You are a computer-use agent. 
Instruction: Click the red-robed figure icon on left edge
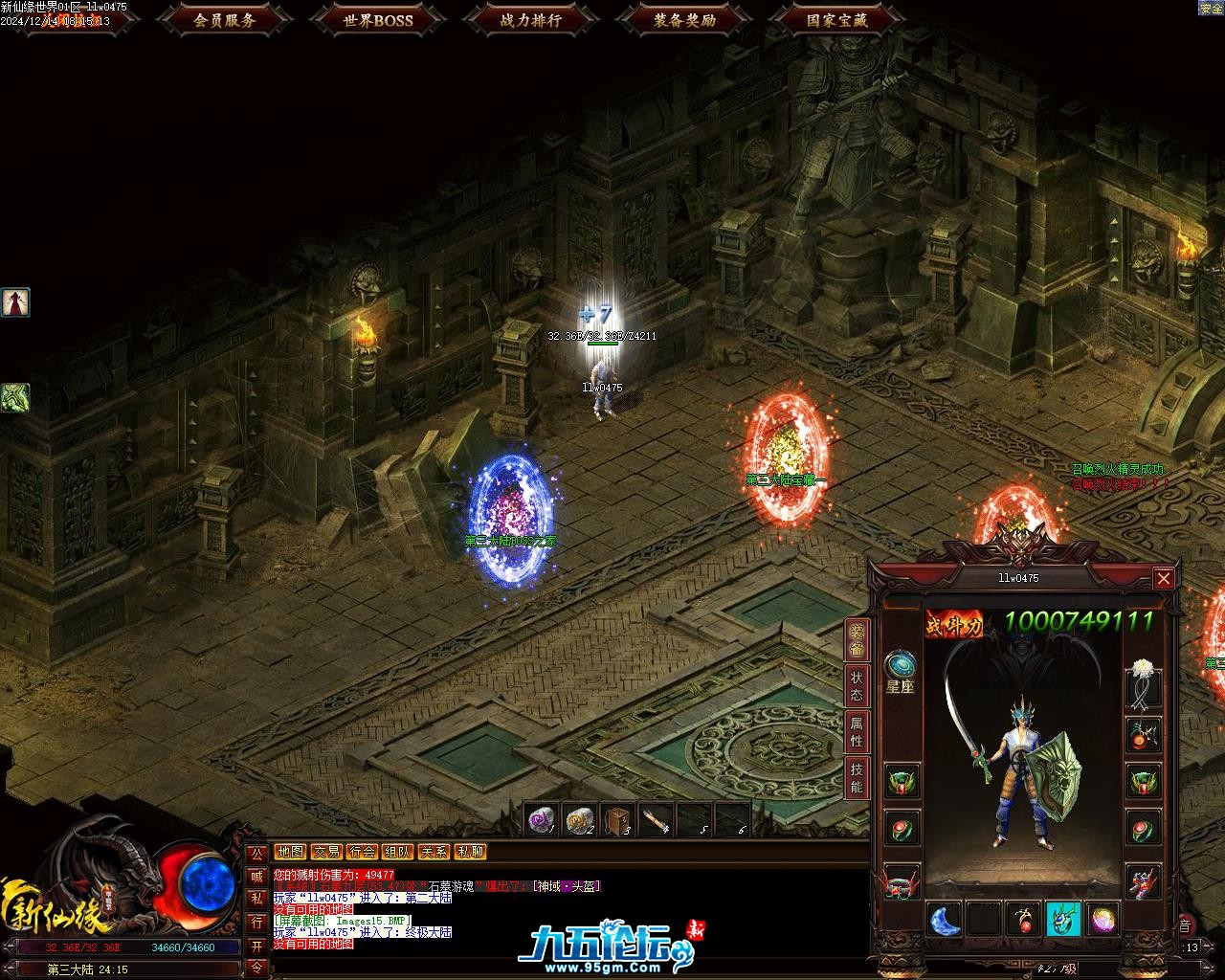coord(15,302)
